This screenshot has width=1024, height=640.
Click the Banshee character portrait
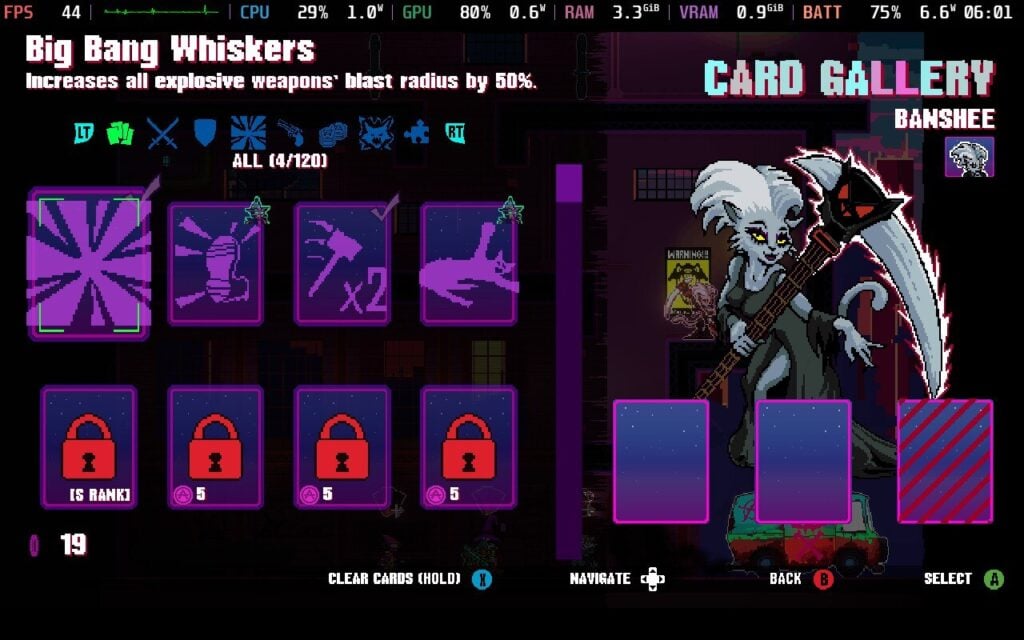[968, 157]
